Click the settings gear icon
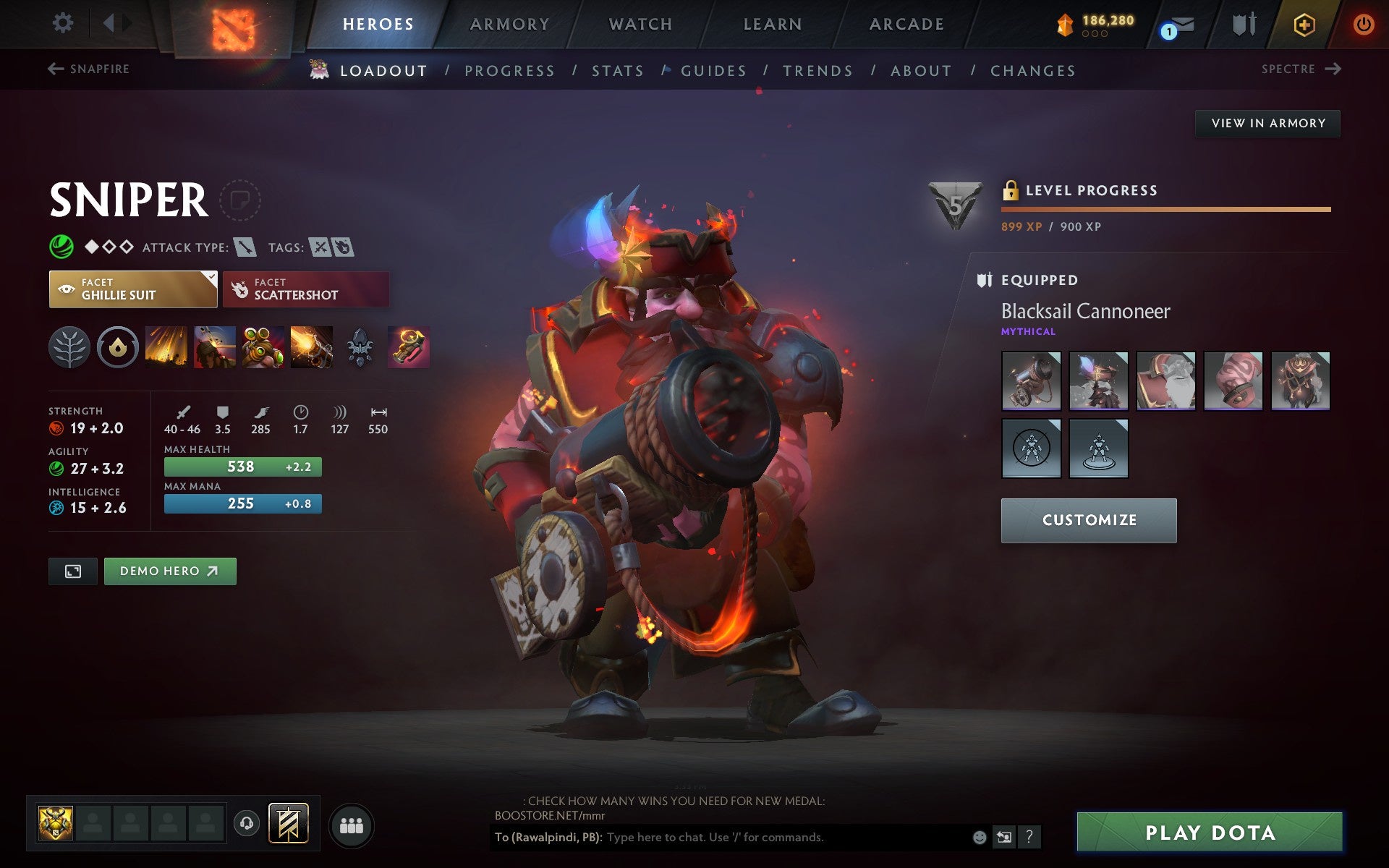 coord(64,22)
